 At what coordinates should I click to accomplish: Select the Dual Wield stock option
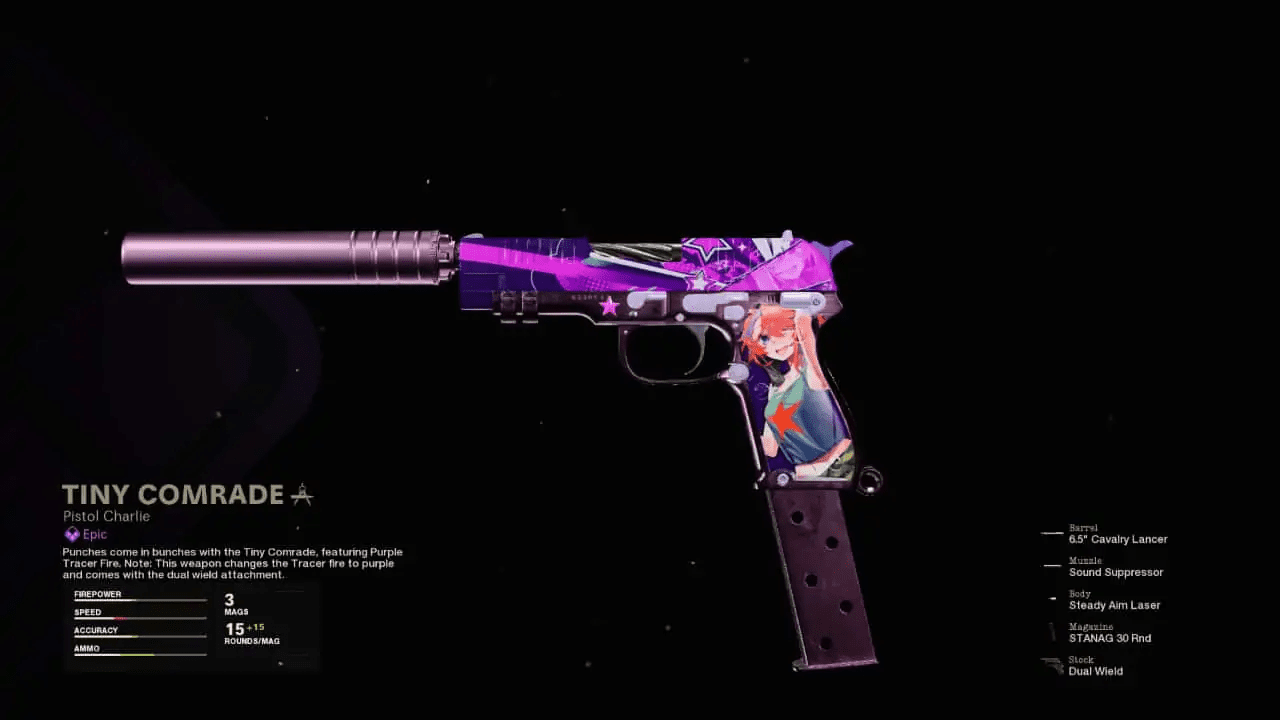1096,671
